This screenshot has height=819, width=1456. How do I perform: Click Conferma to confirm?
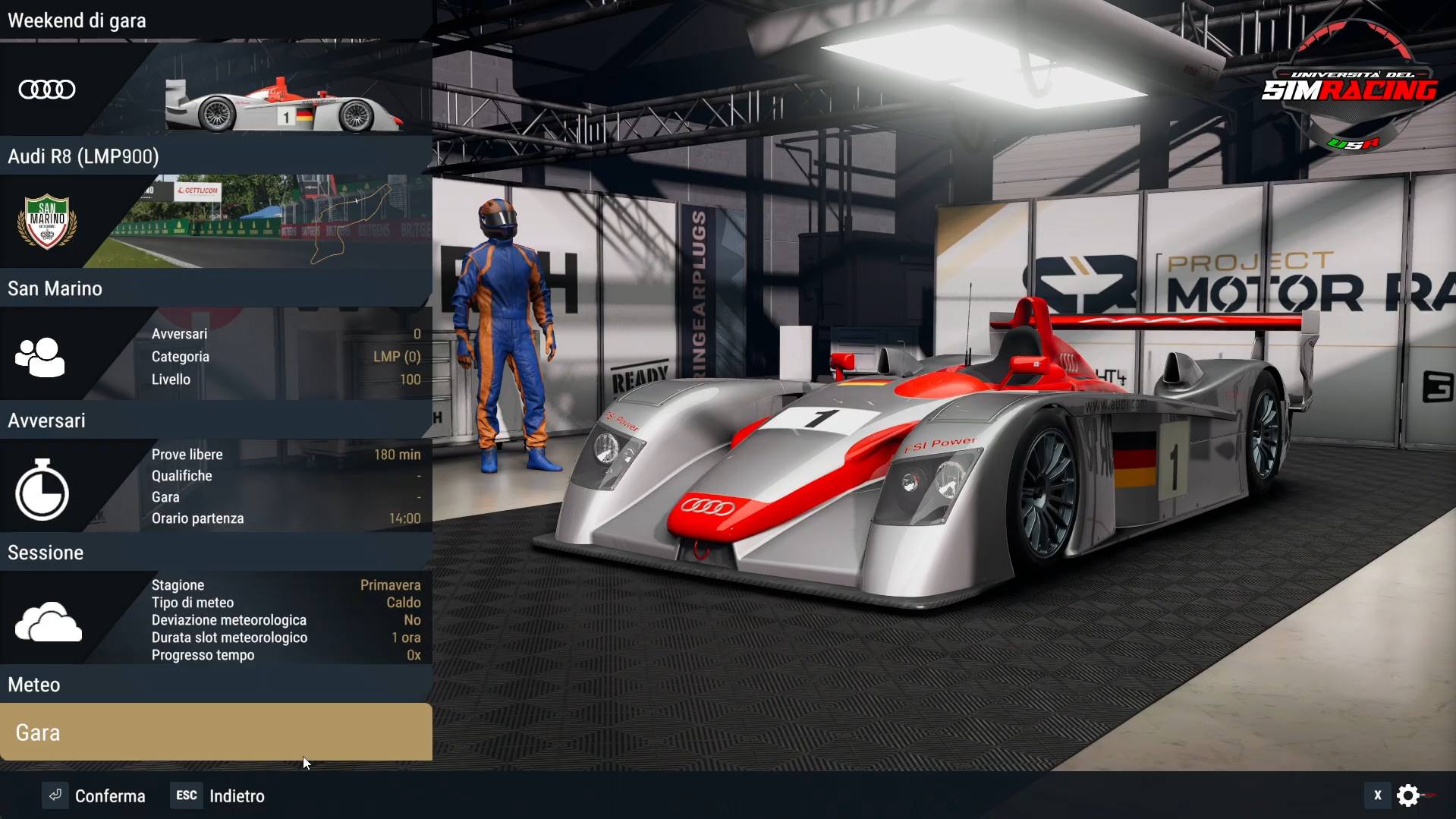95,795
